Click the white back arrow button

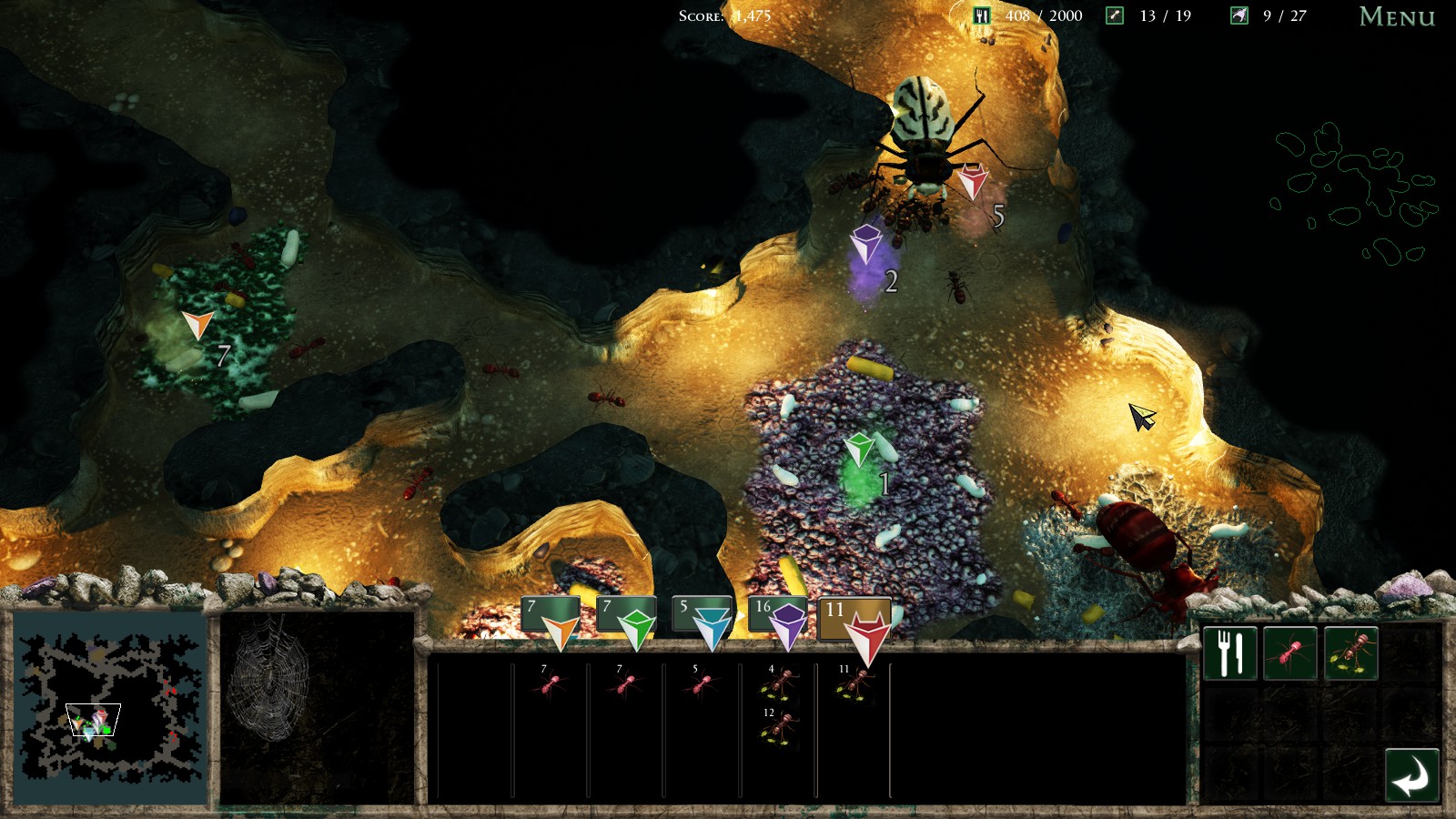pos(1411,776)
